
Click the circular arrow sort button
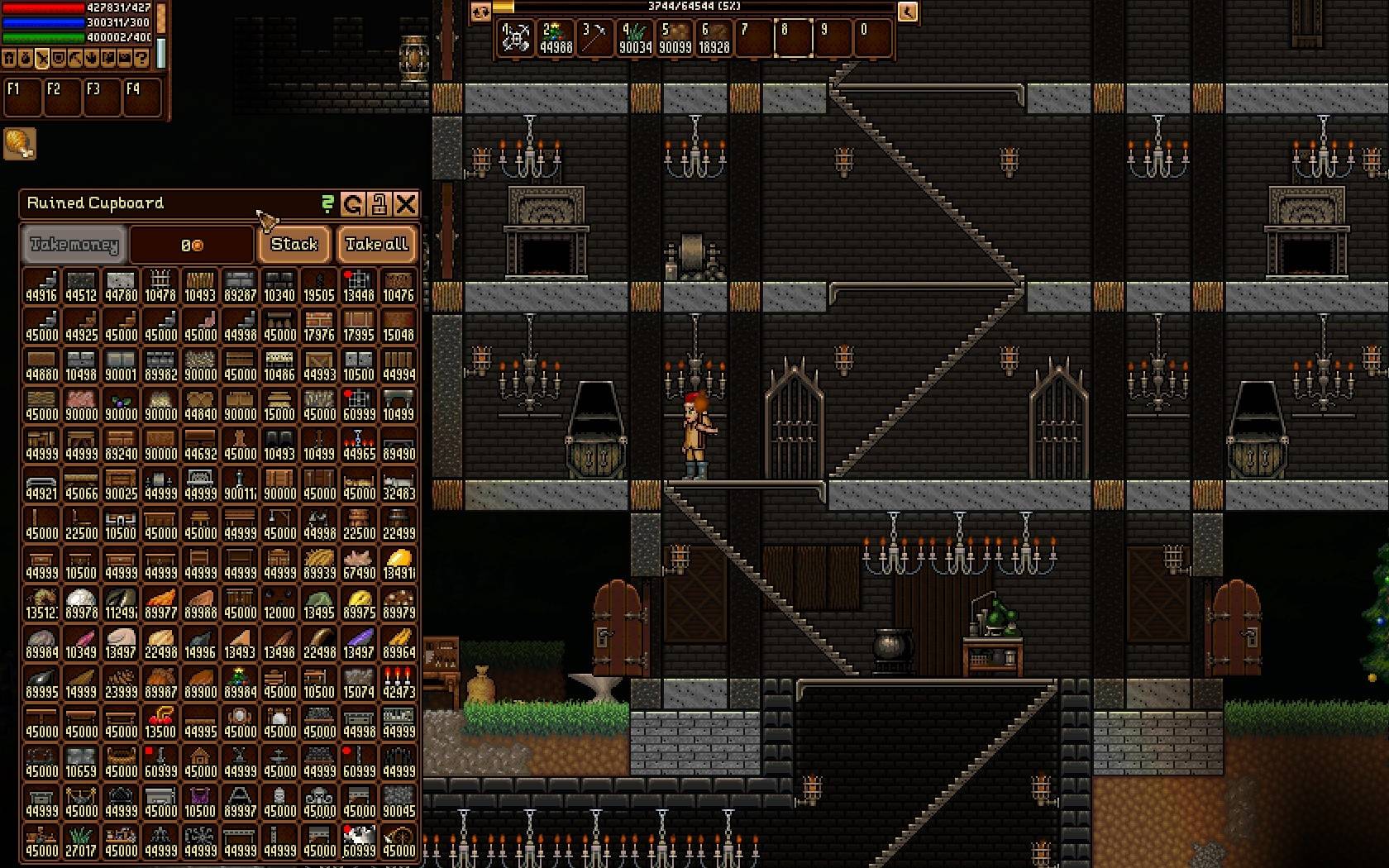pyautogui.click(x=353, y=203)
